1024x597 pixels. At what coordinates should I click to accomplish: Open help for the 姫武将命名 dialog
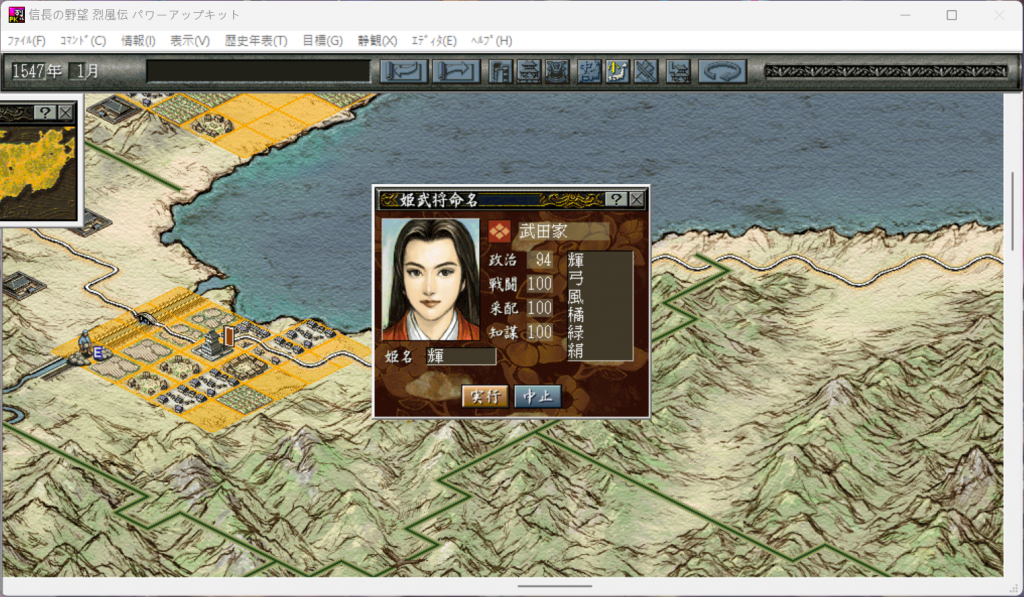pyautogui.click(x=617, y=199)
